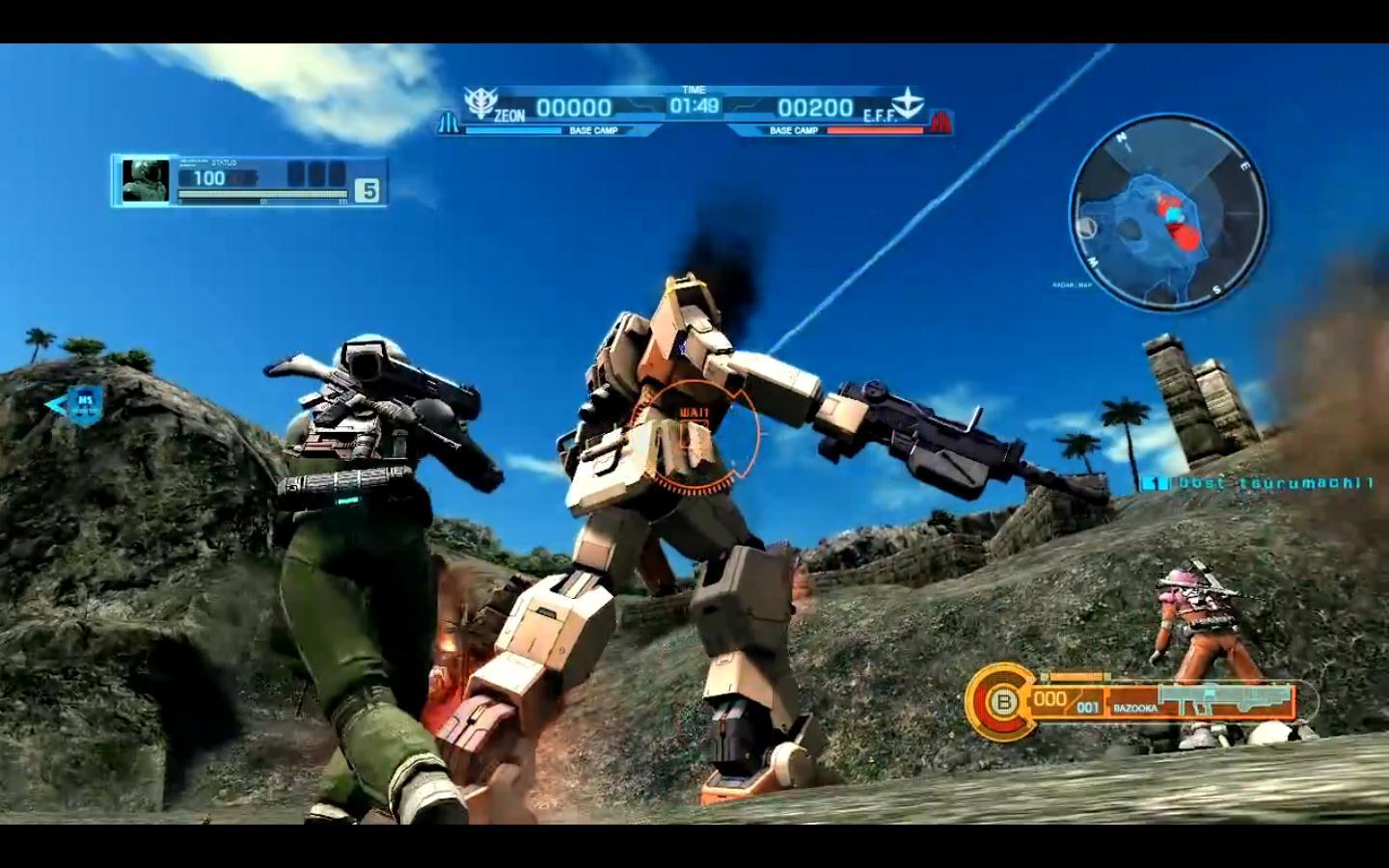Click the health gauge showing 100

click(209, 176)
